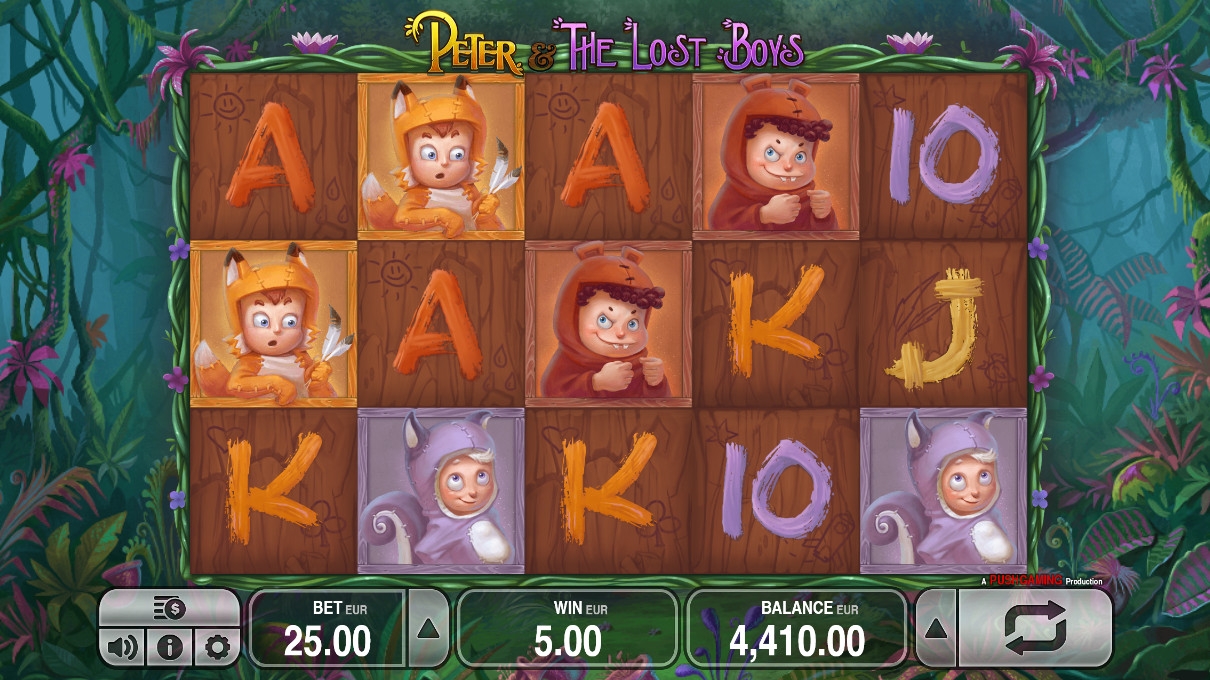Click the coin stack icon button

[169, 608]
